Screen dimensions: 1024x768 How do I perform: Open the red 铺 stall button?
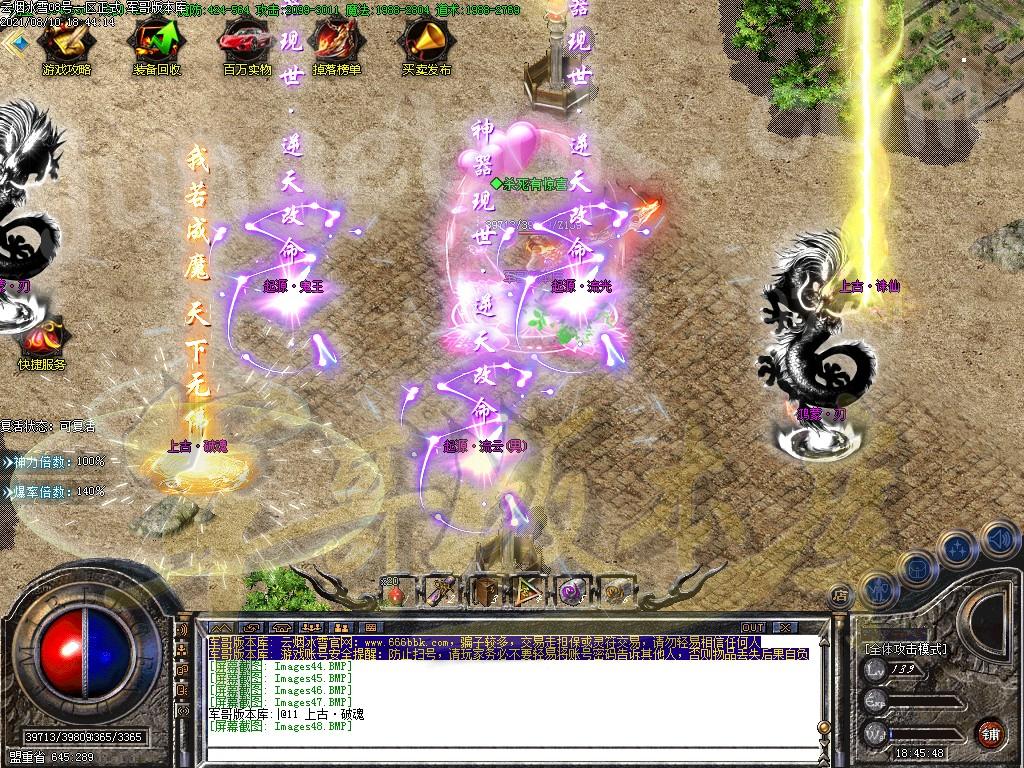tap(990, 732)
